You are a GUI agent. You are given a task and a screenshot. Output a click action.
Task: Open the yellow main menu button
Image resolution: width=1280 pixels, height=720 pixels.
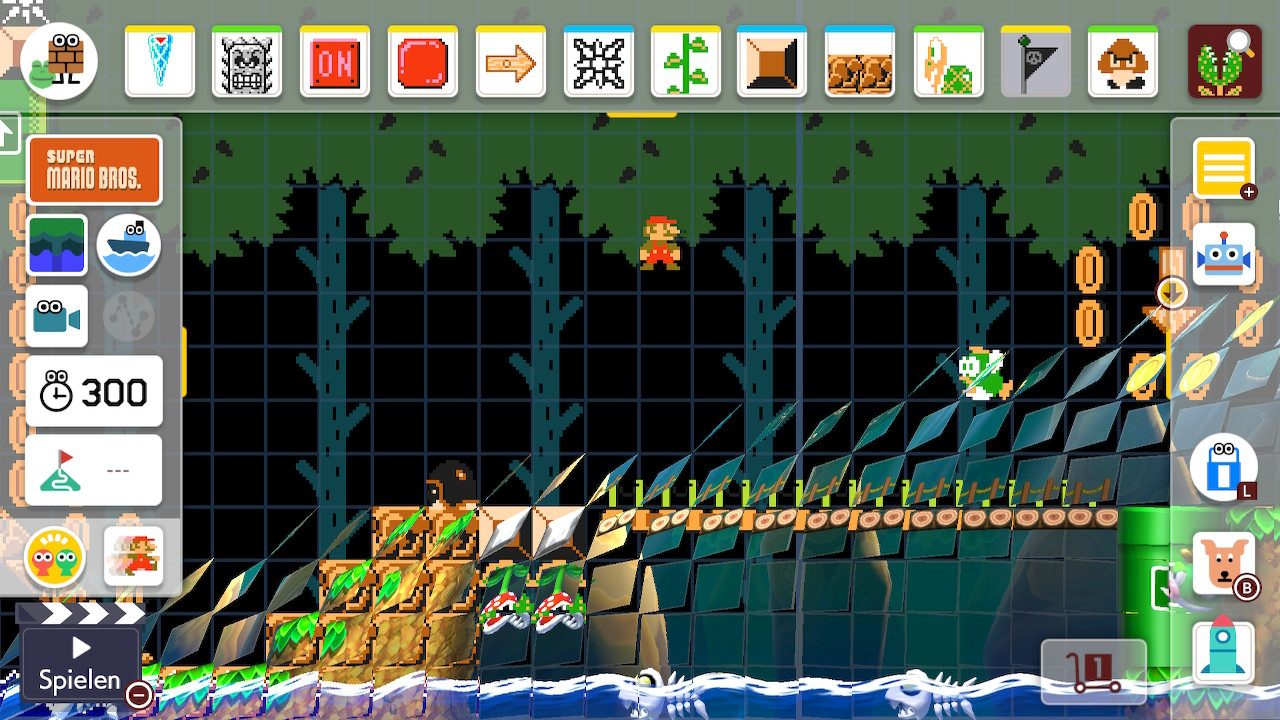pos(1222,169)
